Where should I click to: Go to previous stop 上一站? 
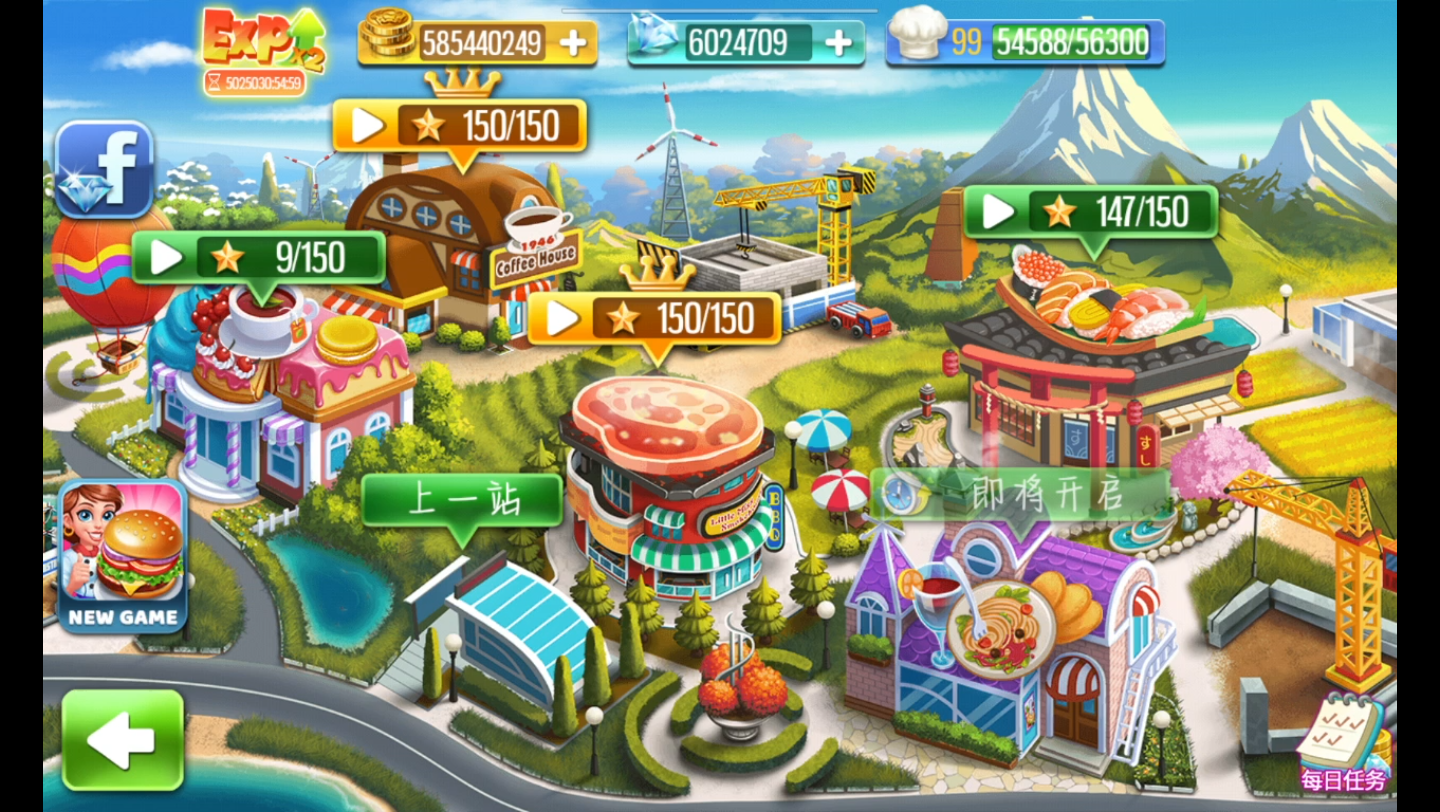[462, 500]
